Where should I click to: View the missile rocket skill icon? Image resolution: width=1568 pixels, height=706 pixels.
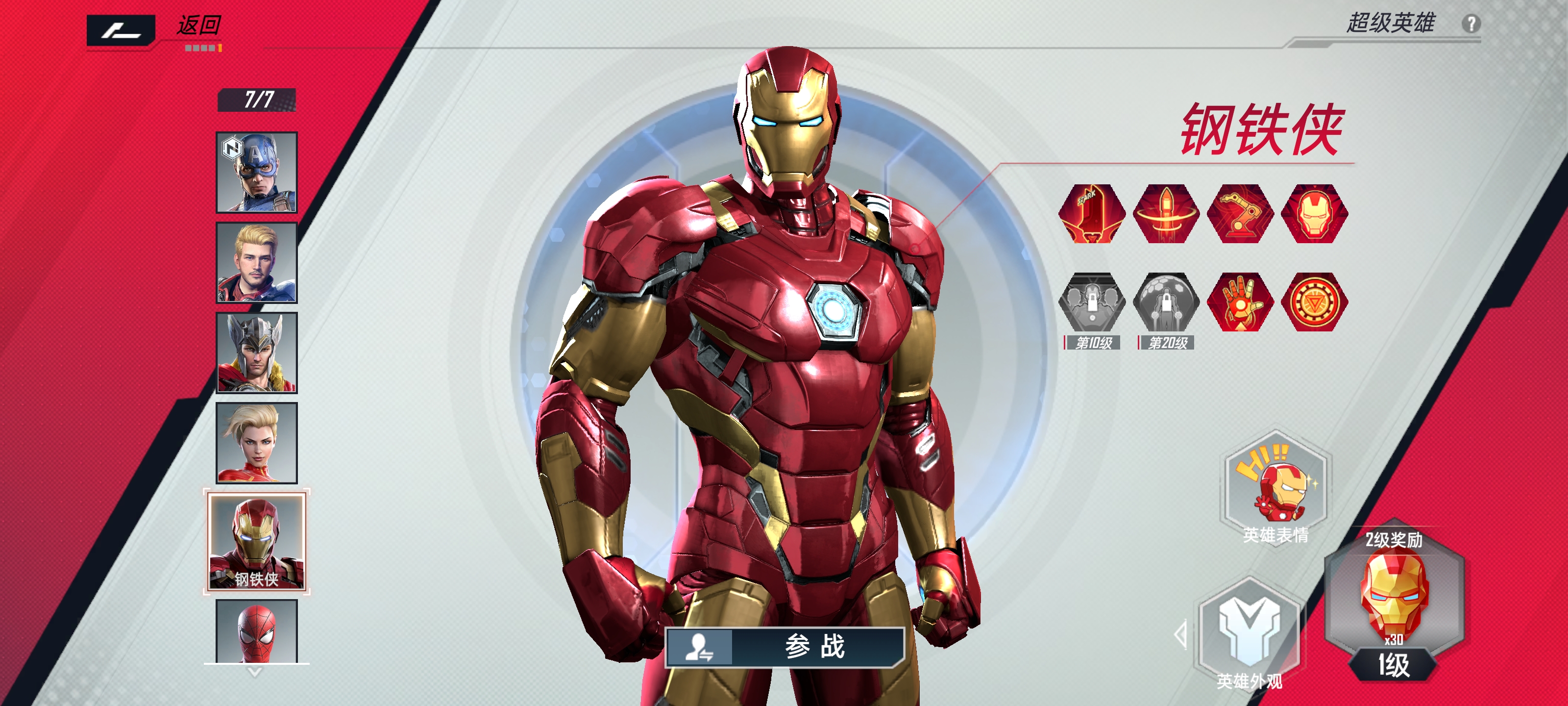[1166, 214]
